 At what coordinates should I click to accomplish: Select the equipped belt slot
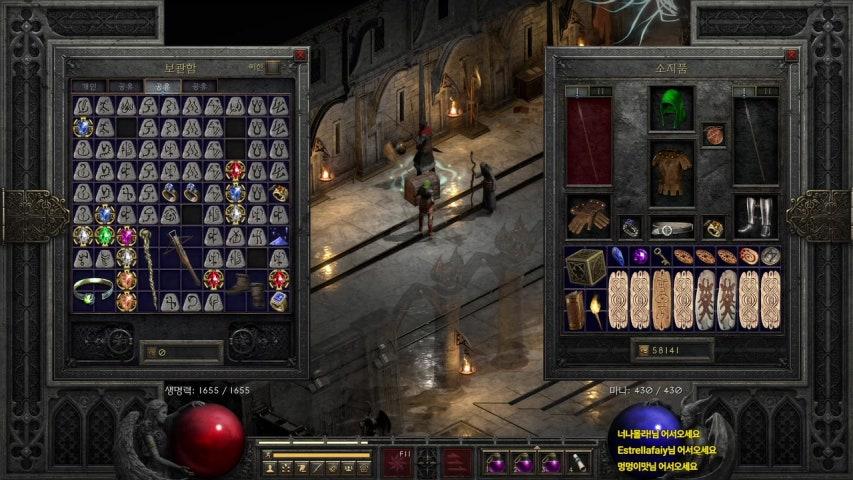[x=671, y=228]
